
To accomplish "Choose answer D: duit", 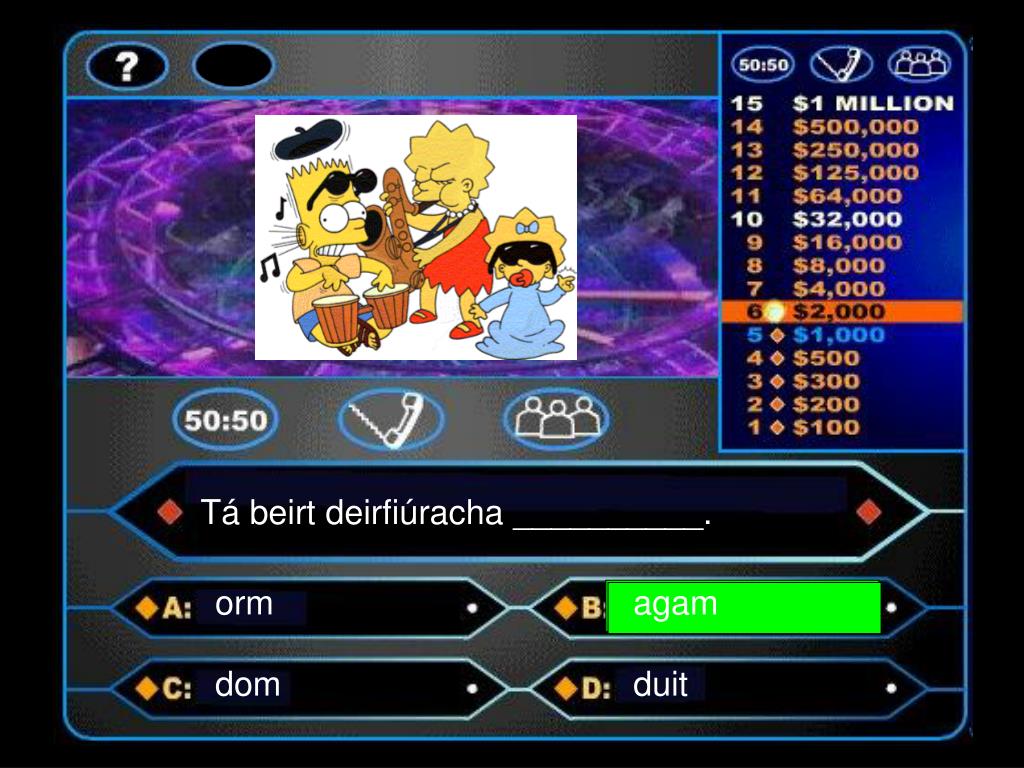I will 661,686.
